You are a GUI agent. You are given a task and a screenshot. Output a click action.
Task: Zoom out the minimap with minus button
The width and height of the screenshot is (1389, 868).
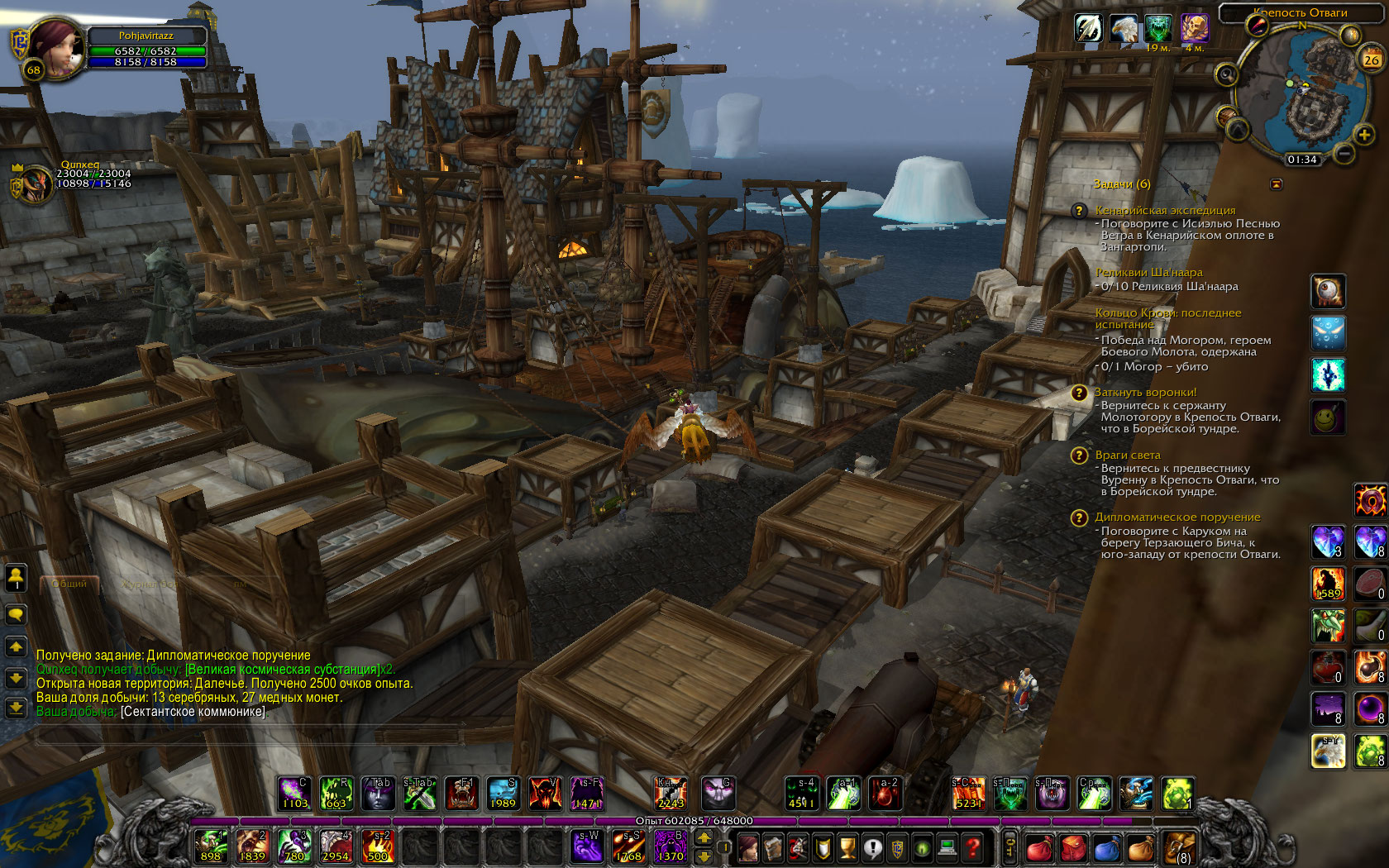pos(1345,153)
